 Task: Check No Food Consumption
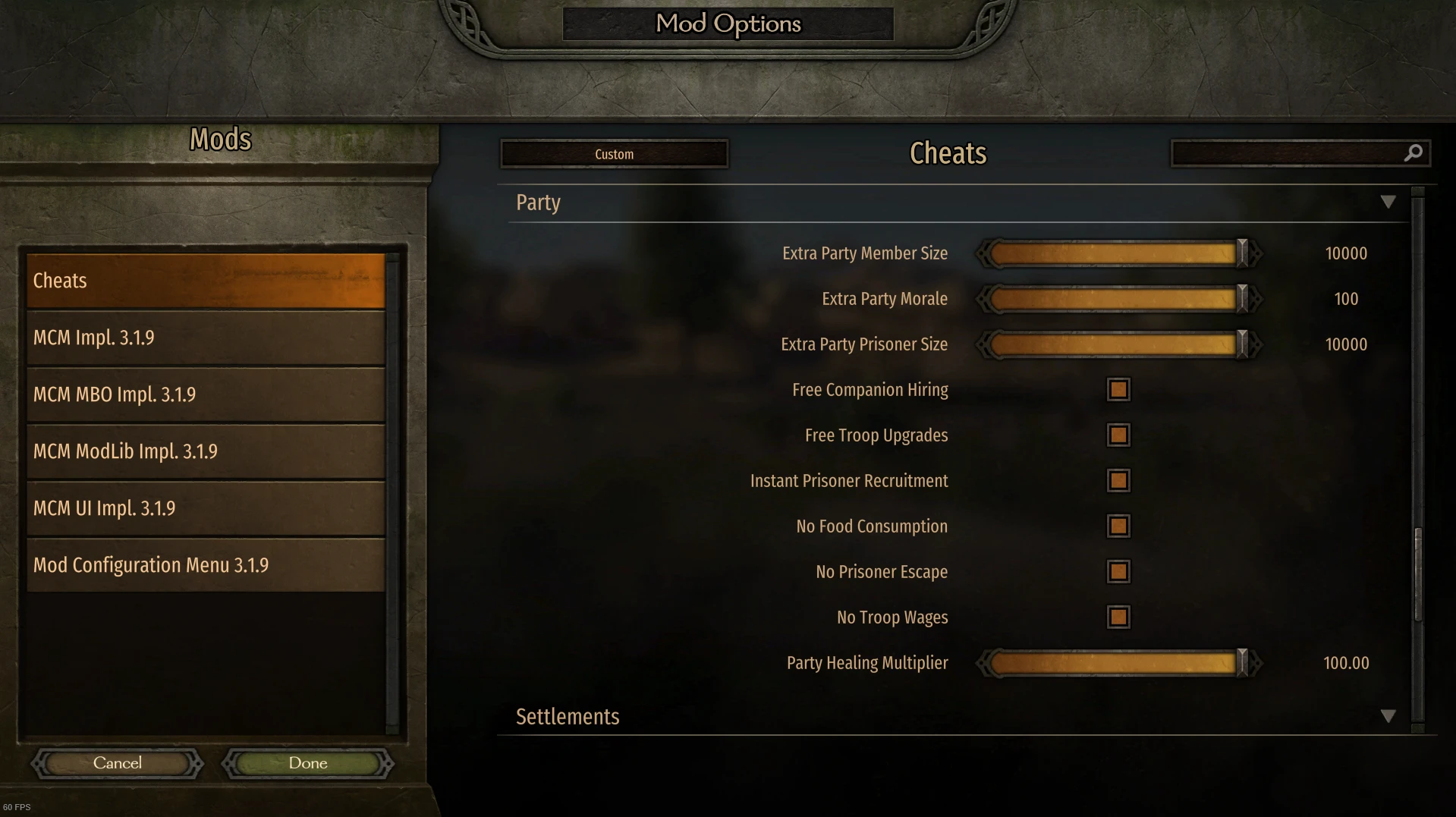1118,526
